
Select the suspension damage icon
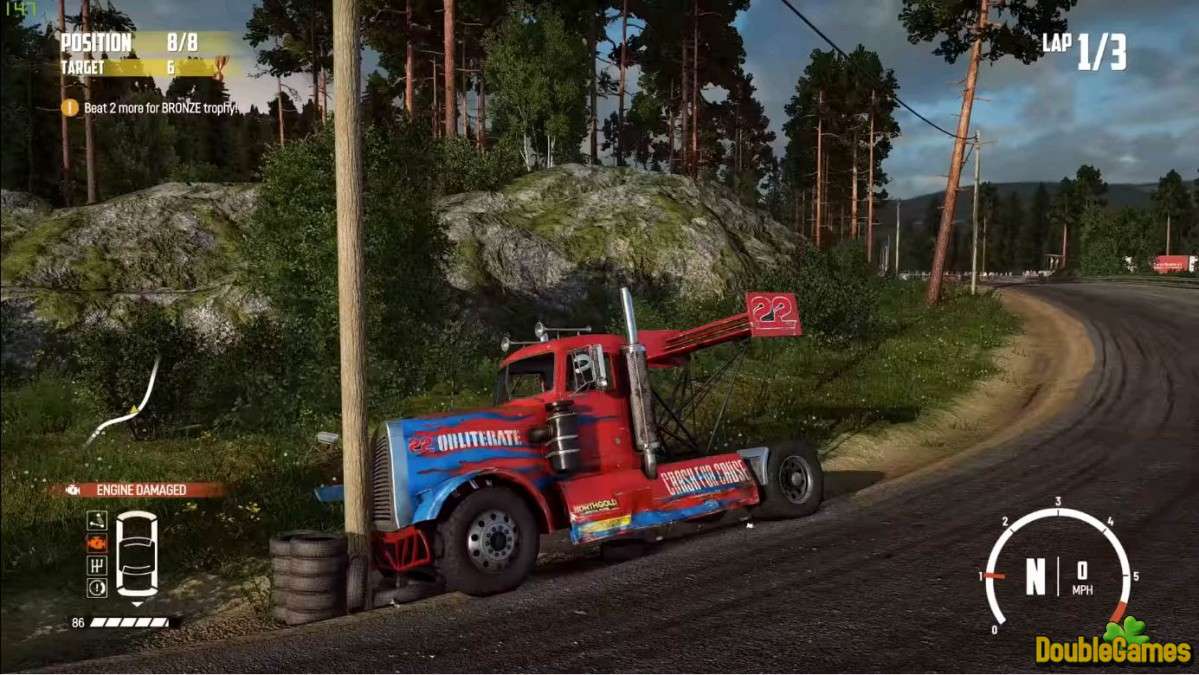pos(97,520)
